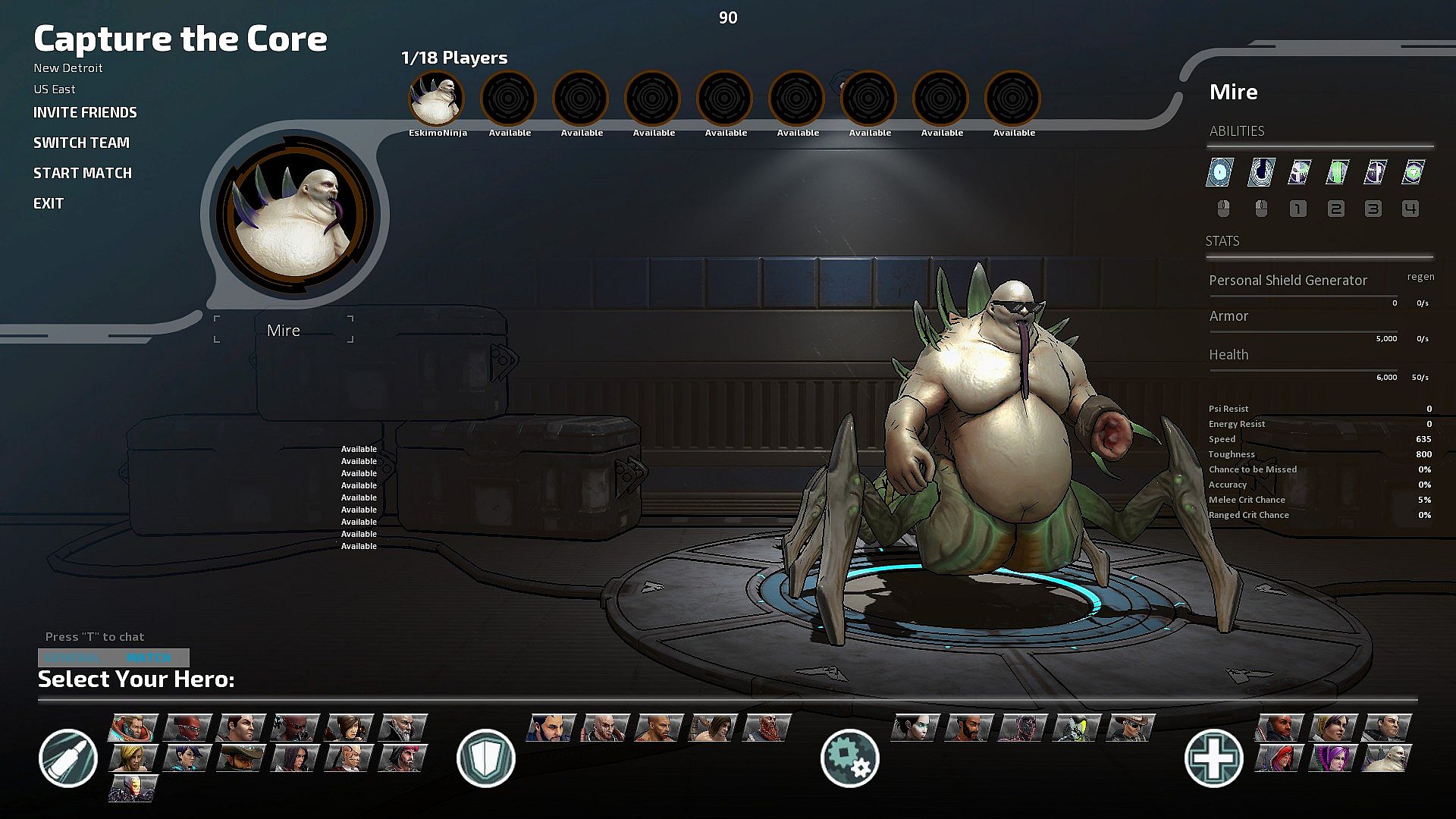Select the cowboy with sunglasses hero portrait

(x=1131, y=727)
